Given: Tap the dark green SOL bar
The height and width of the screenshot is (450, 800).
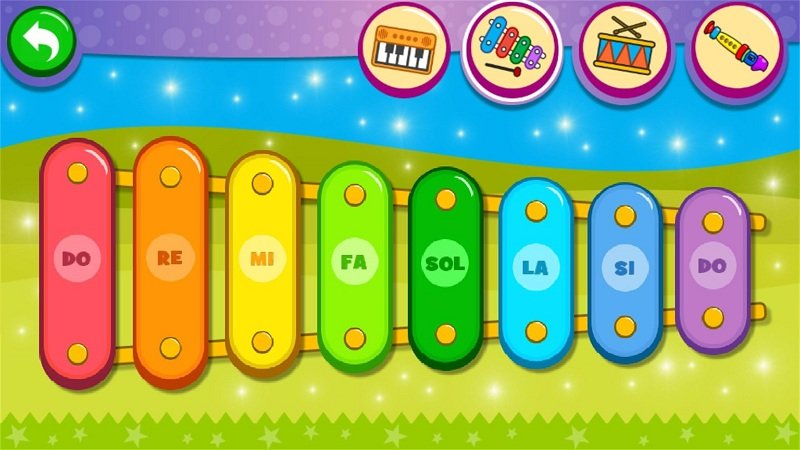Looking at the screenshot, I should pos(445,264).
